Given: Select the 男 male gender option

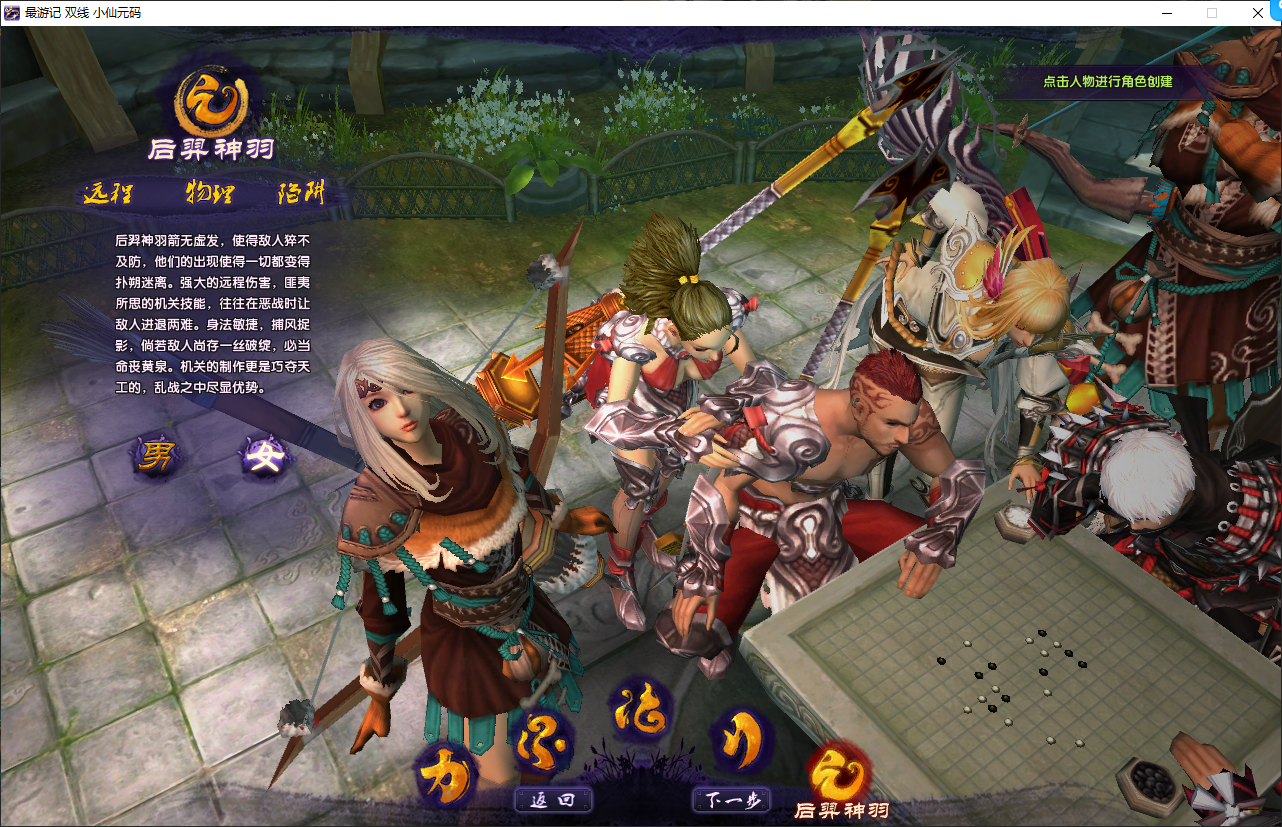Looking at the screenshot, I should pos(156,455).
